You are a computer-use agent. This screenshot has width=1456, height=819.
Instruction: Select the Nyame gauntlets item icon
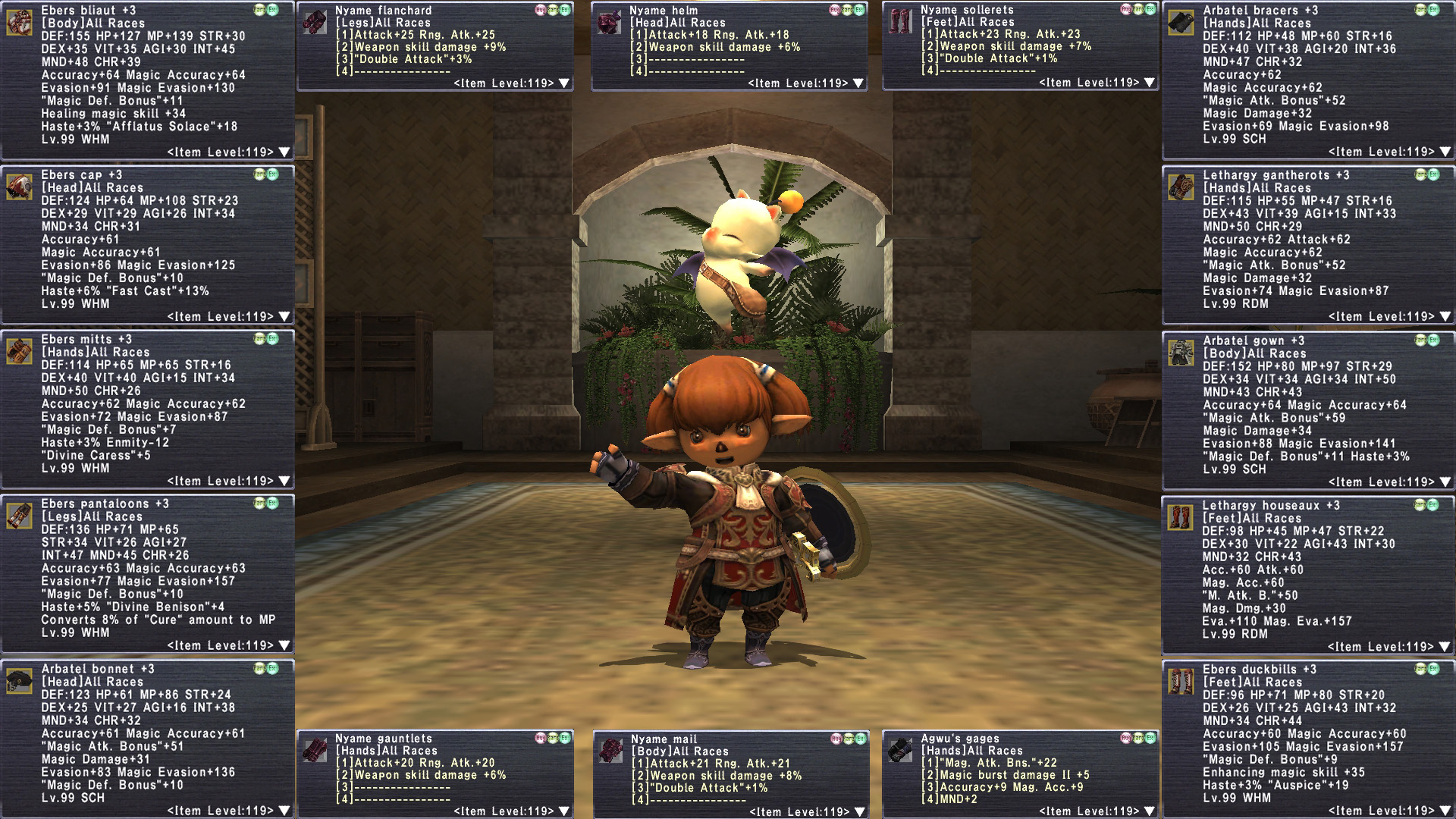[x=315, y=749]
